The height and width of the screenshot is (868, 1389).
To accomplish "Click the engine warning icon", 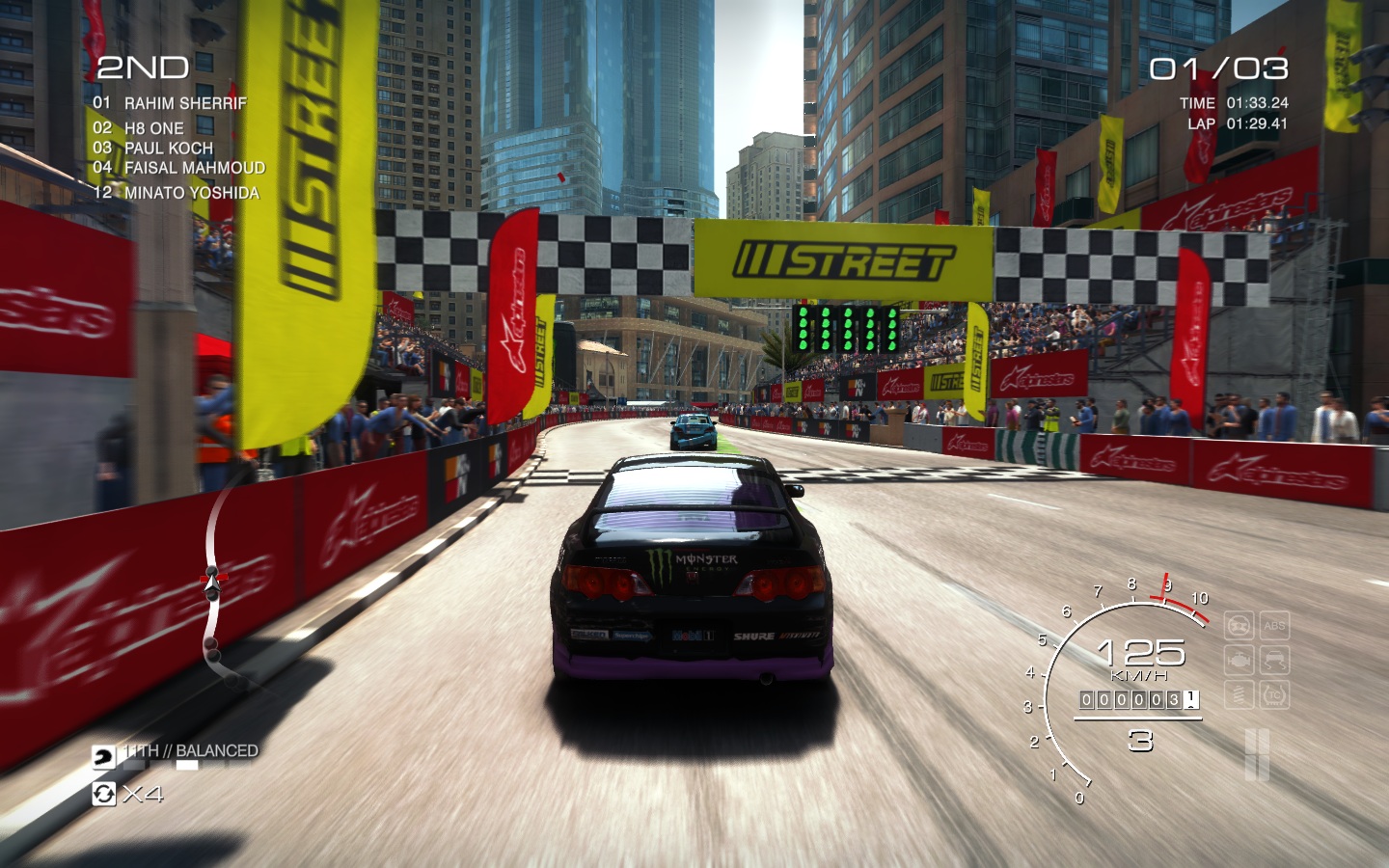I will [x=1239, y=661].
